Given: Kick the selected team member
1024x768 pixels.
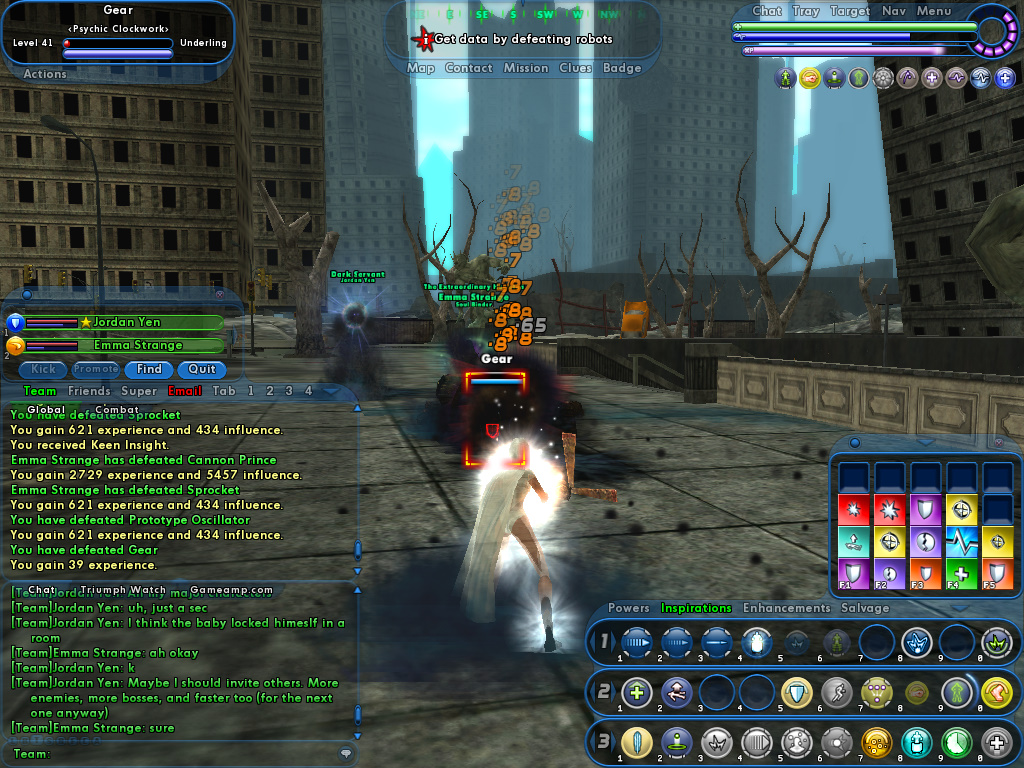Looking at the screenshot, I should [x=43, y=369].
